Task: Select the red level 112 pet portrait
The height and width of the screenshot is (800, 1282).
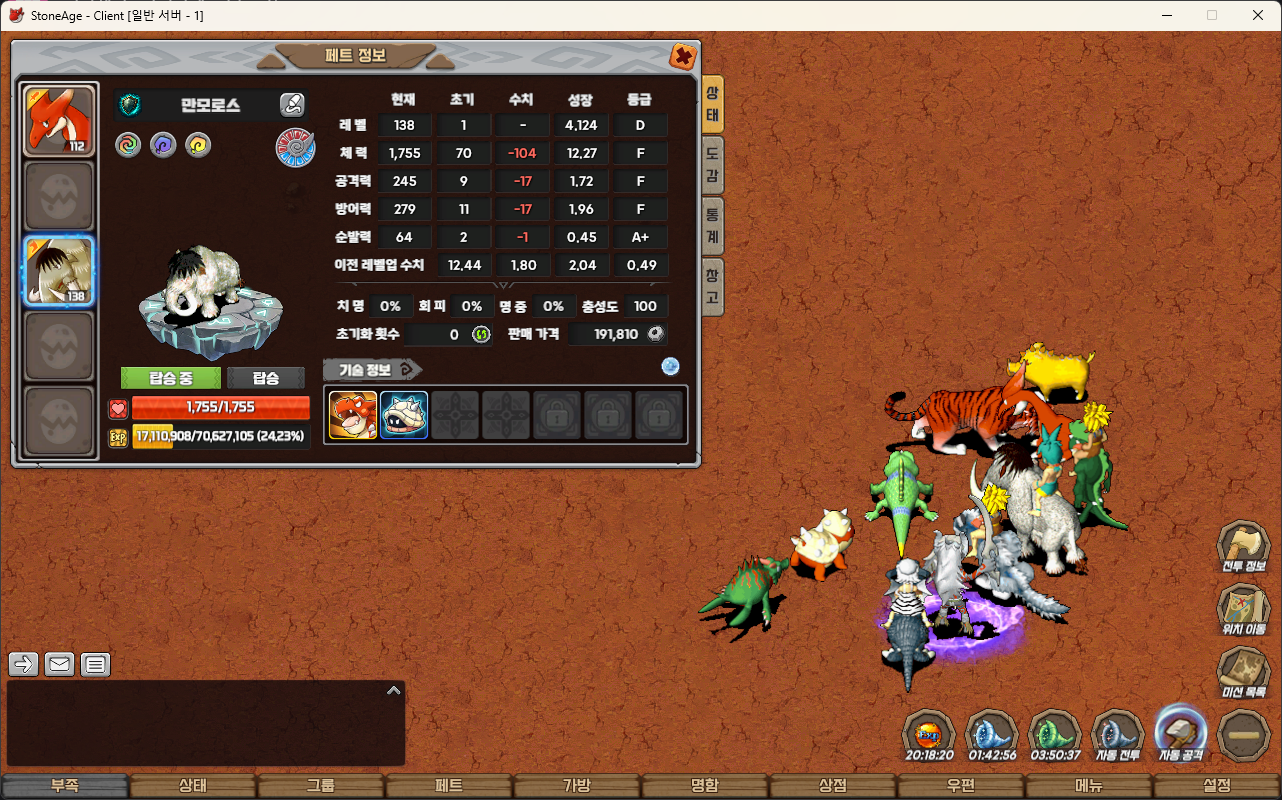Action: (x=59, y=121)
